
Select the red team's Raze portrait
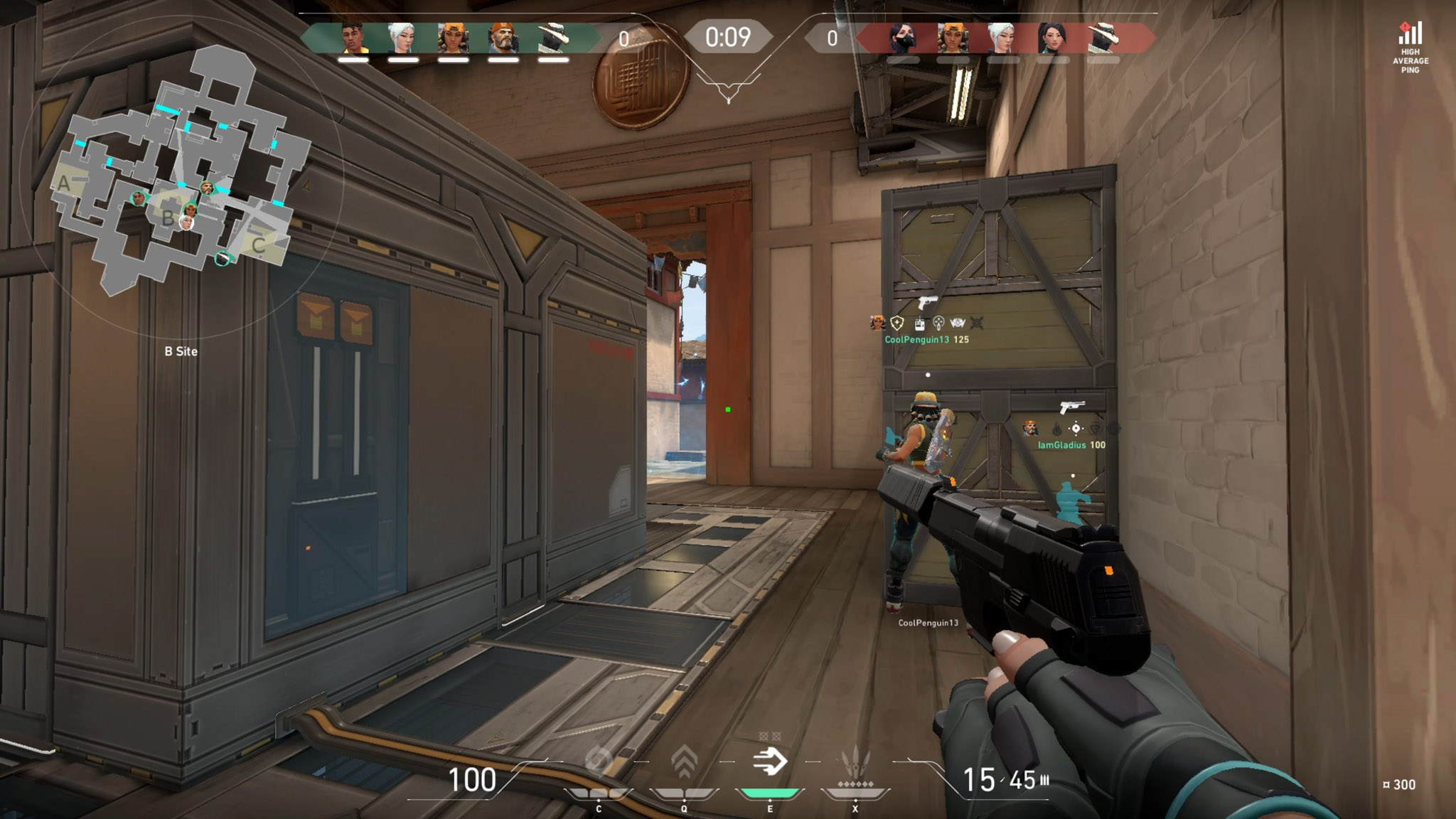click(x=953, y=38)
